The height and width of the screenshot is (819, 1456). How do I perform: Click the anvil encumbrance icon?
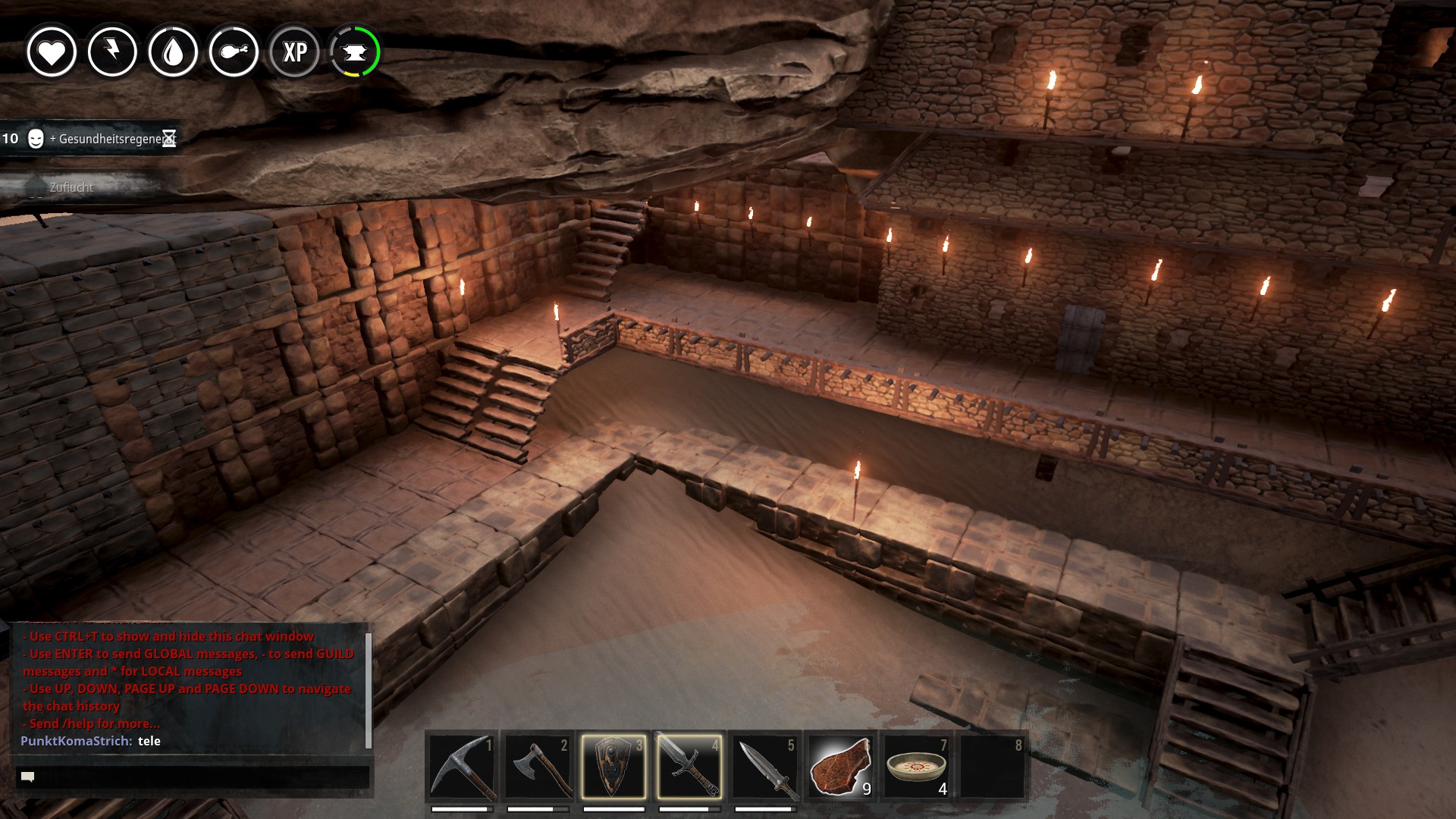355,52
